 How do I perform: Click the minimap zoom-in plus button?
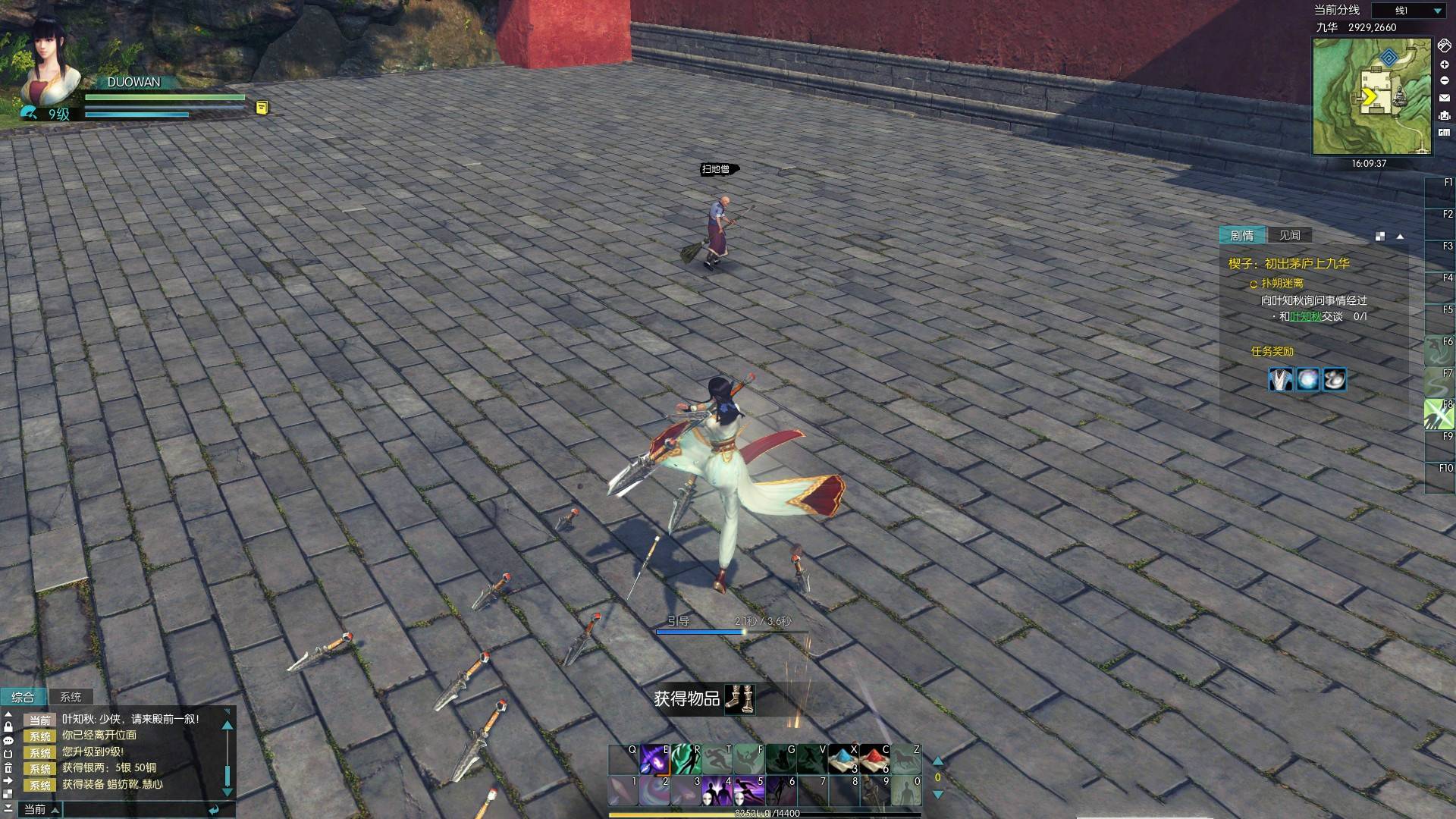pyautogui.click(x=1444, y=64)
